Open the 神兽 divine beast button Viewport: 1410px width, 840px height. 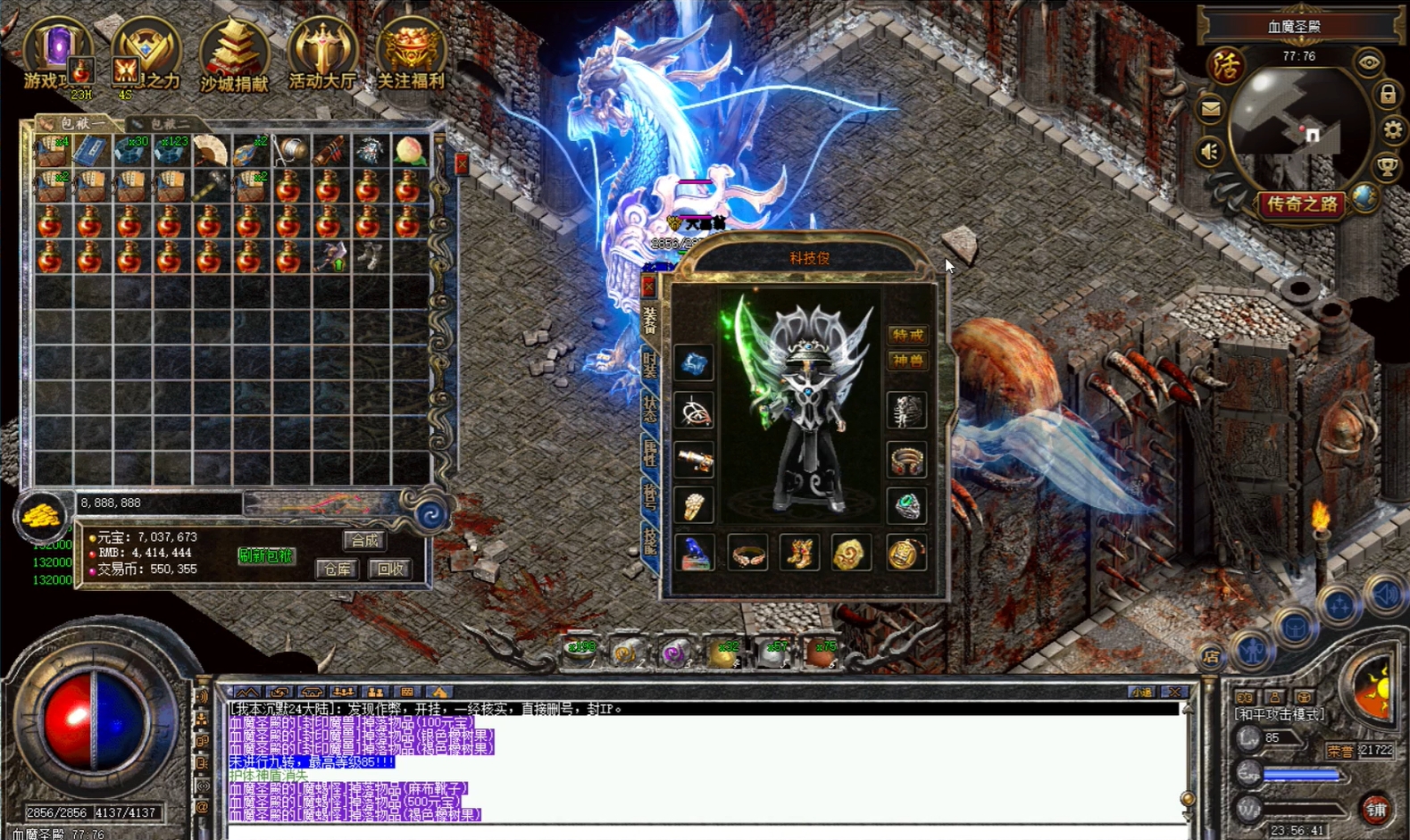[907, 361]
